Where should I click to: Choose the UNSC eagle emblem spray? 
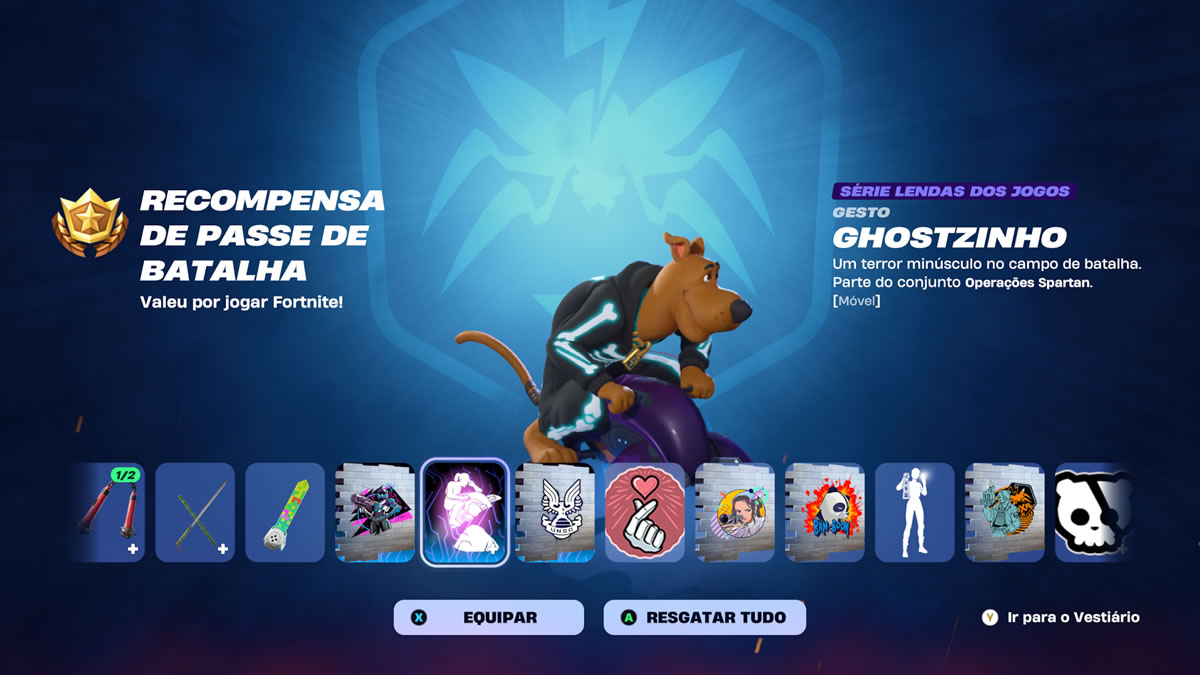click(555, 512)
